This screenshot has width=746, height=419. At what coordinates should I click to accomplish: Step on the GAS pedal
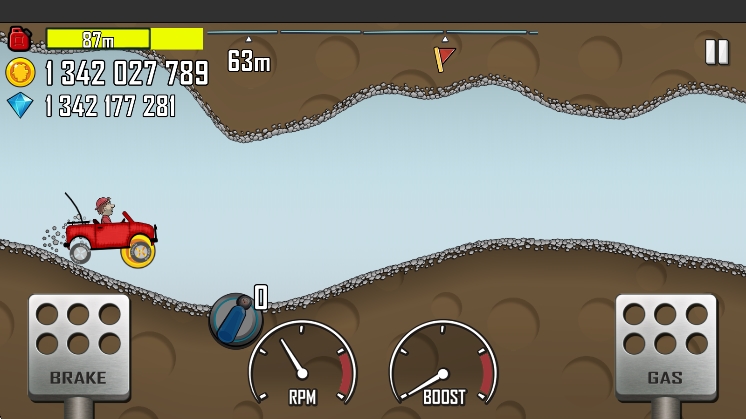[x=665, y=345]
